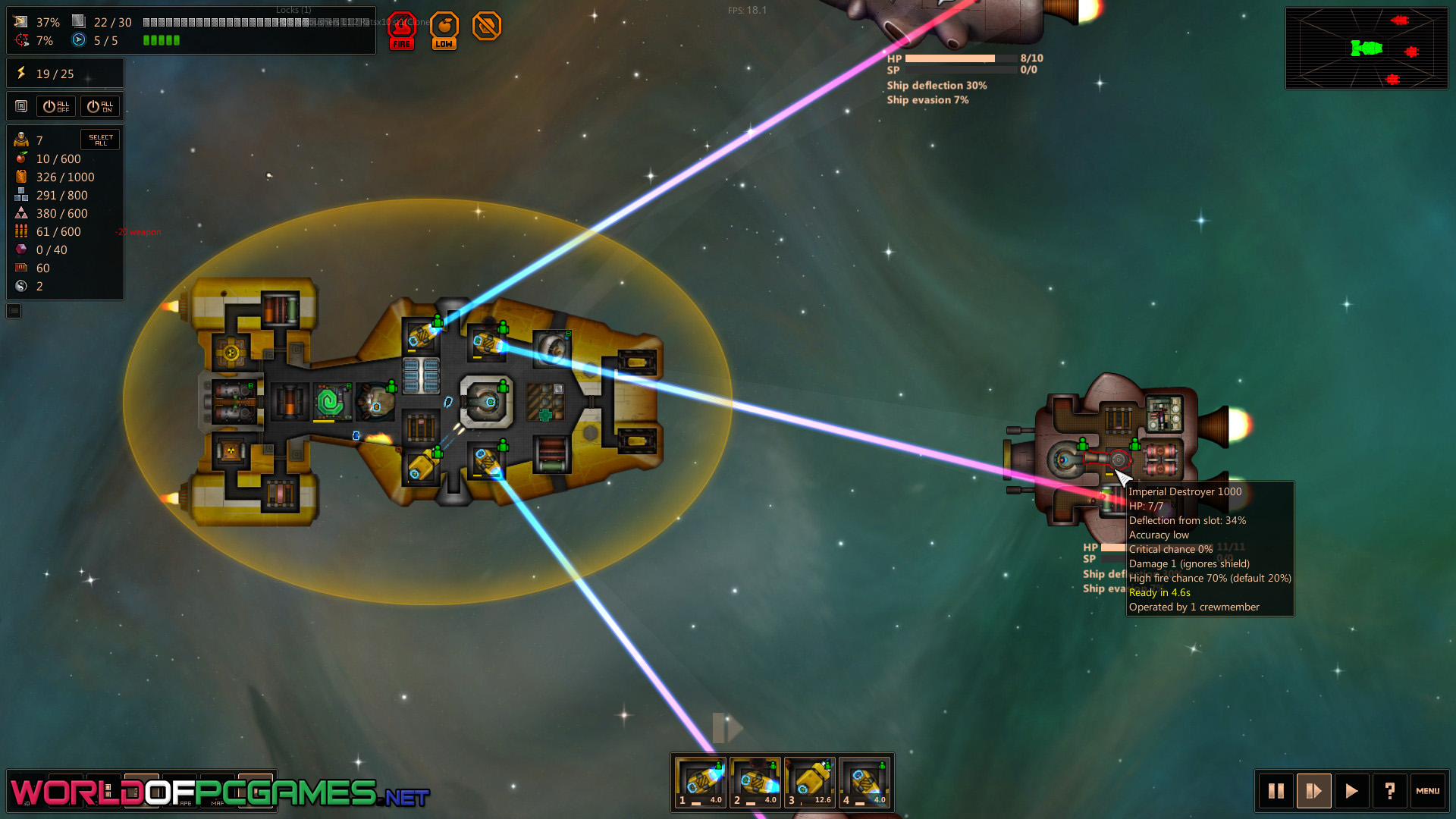Choose weapon slot 3

coord(810,783)
